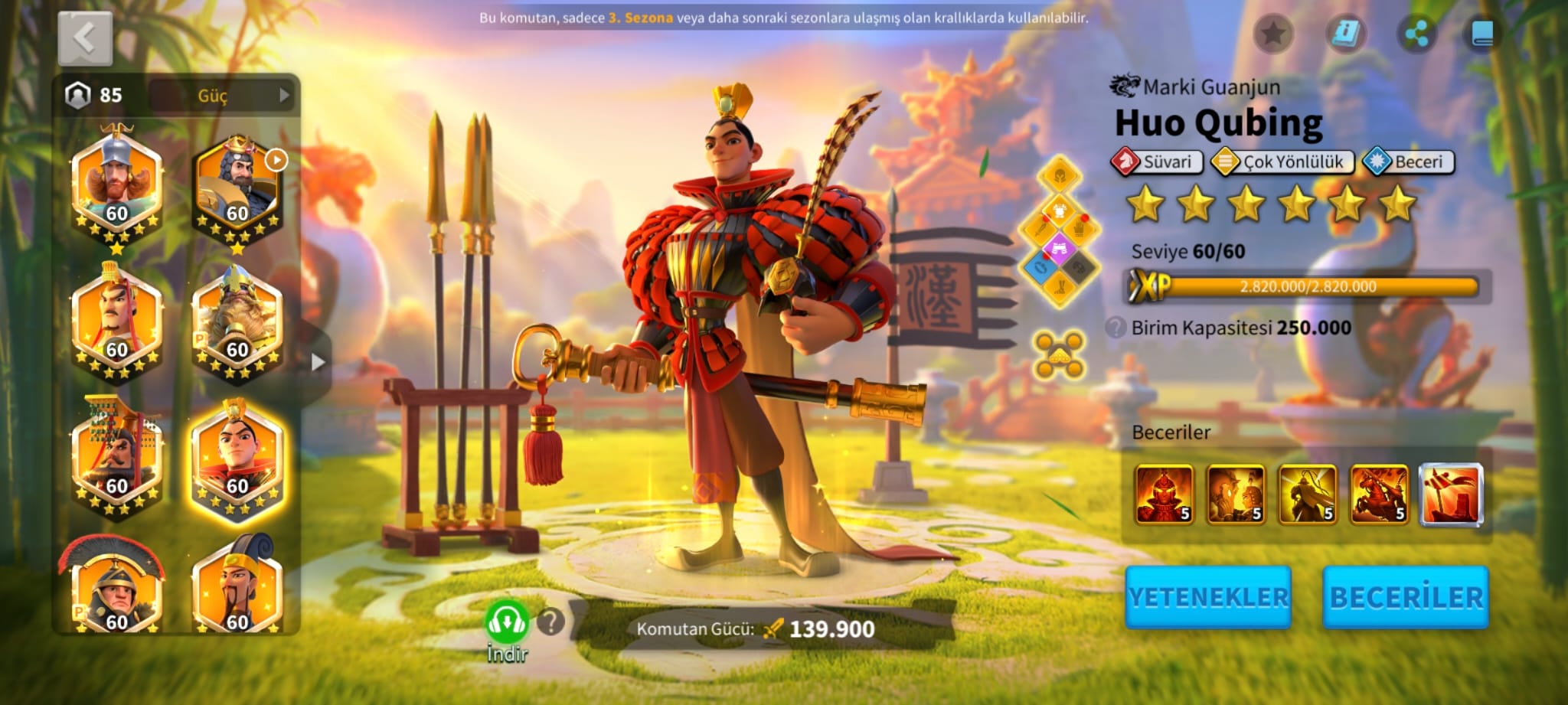Image resolution: width=1568 pixels, height=705 pixels.
Task: Expand the commander list side arrow
Action: click(318, 362)
